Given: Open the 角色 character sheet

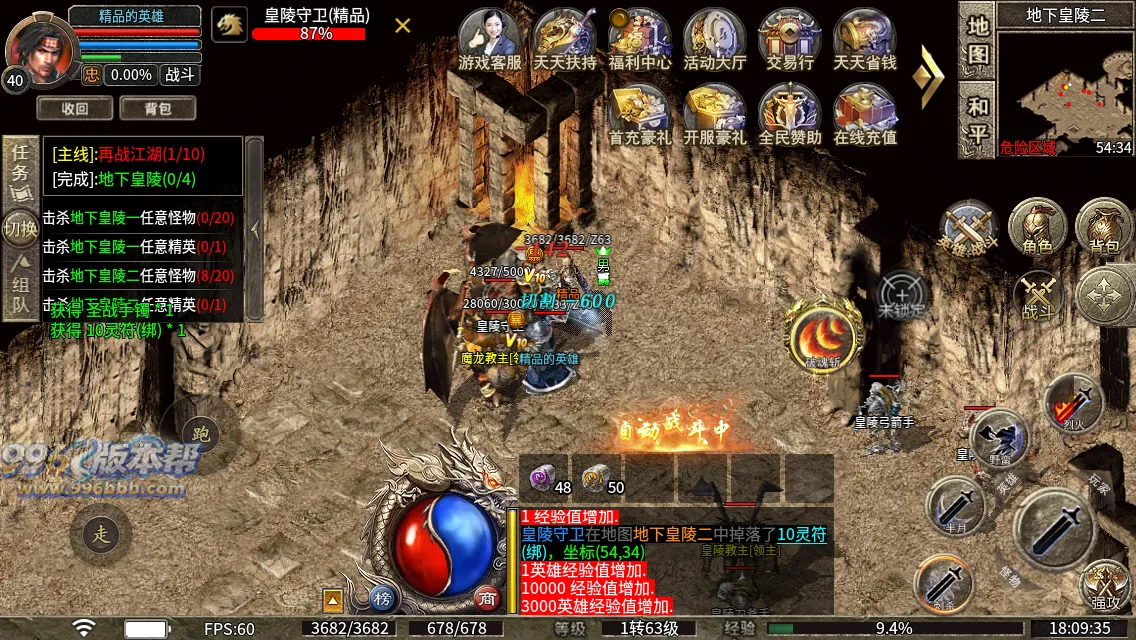Looking at the screenshot, I should click(1036, 228).
